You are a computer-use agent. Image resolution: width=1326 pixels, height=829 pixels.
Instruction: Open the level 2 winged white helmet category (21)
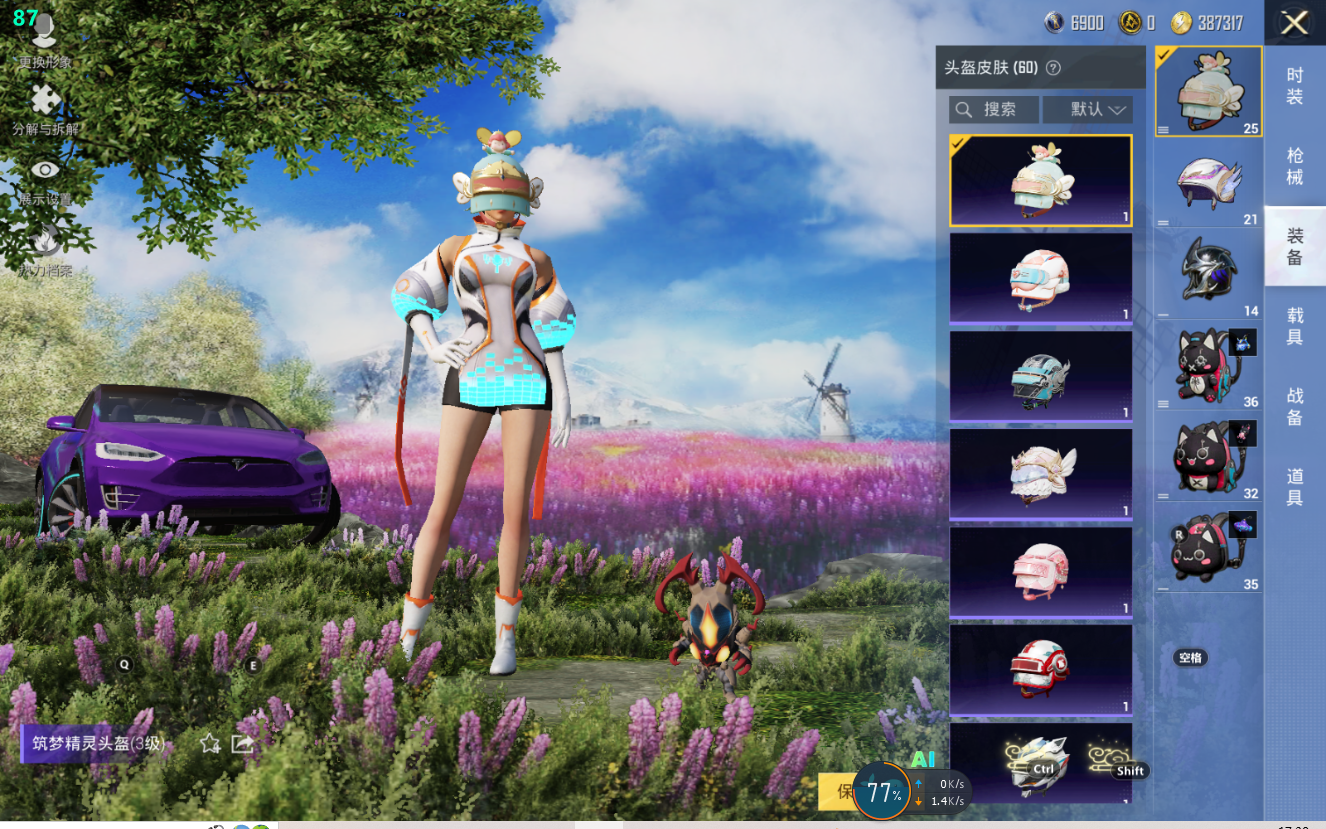[1208, 186]
